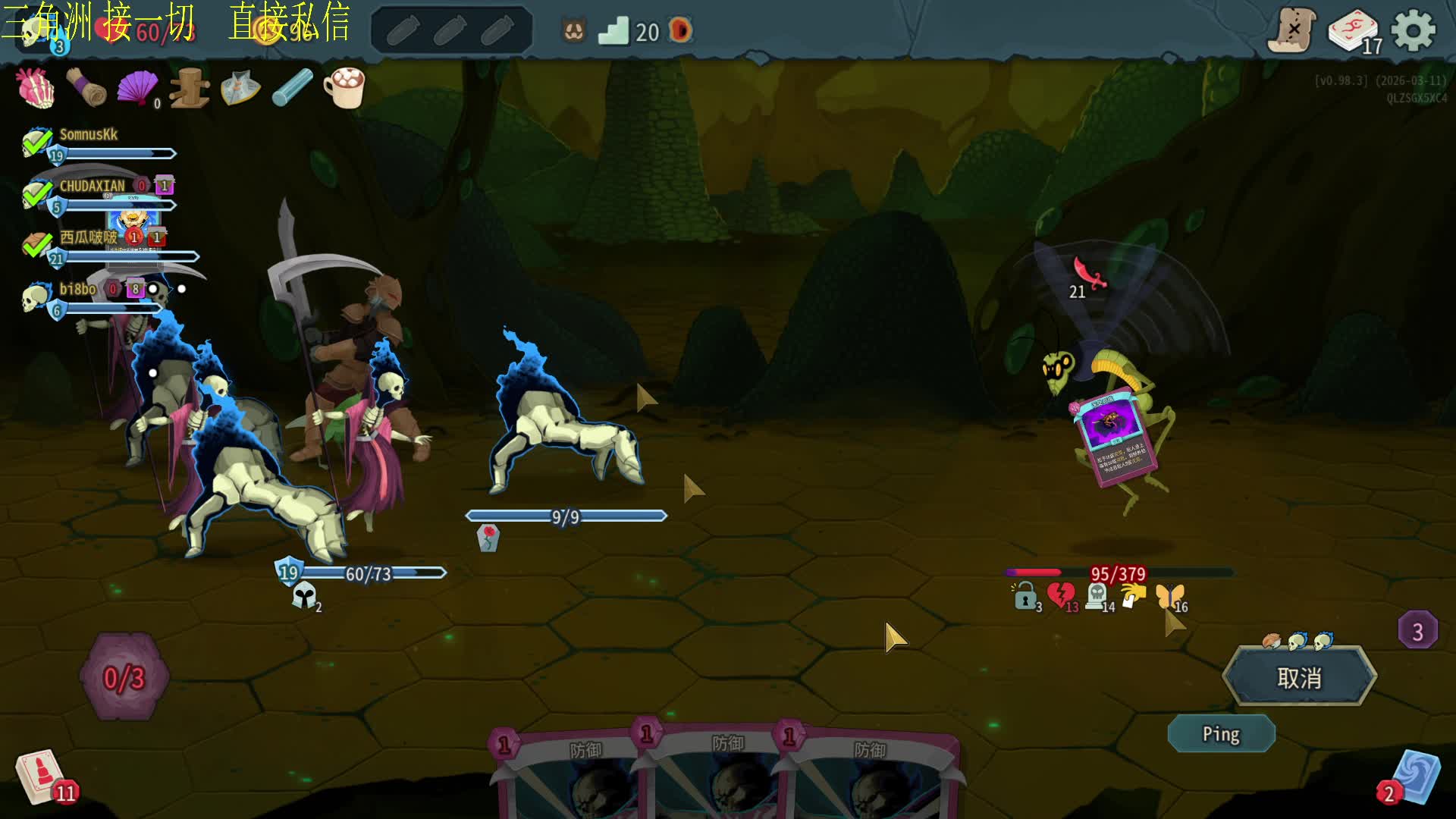Inspect the blue cylinder relic
Screen dimensions: 1456x819
[x=292, y=88]
